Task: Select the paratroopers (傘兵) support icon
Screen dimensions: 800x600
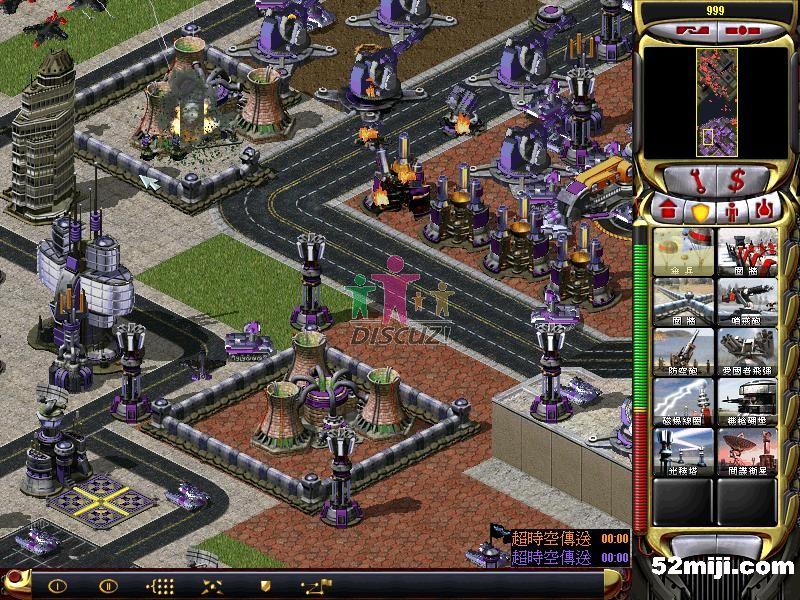Action: (x=684, y=251)
